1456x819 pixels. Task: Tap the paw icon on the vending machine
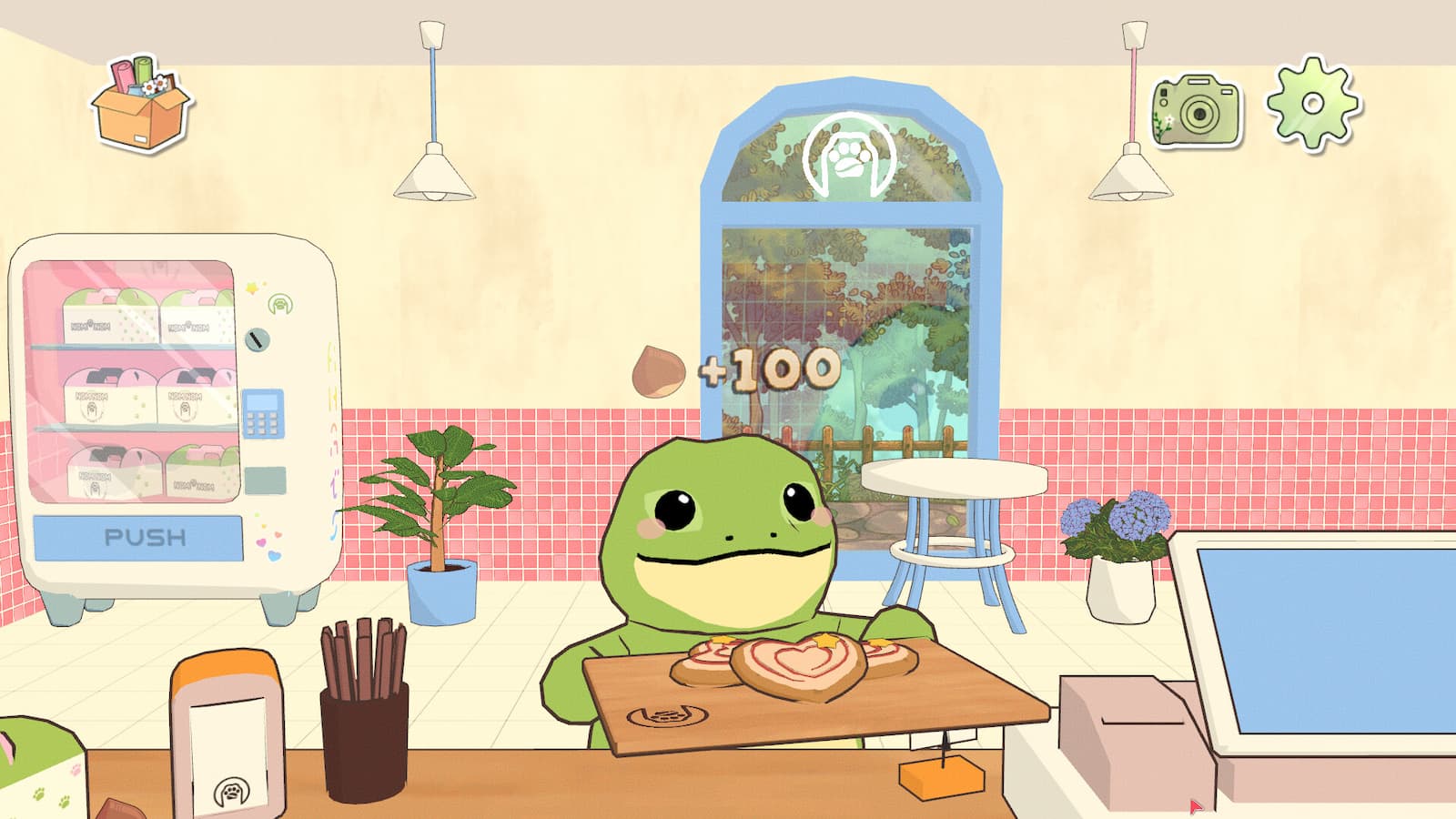pos(280,302)
